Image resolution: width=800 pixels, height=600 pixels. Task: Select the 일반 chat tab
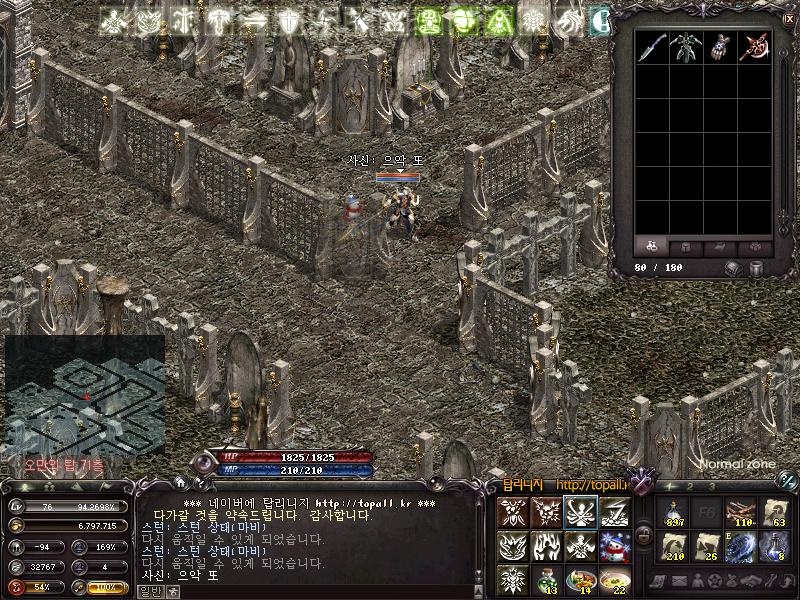[x=148, y=591]
